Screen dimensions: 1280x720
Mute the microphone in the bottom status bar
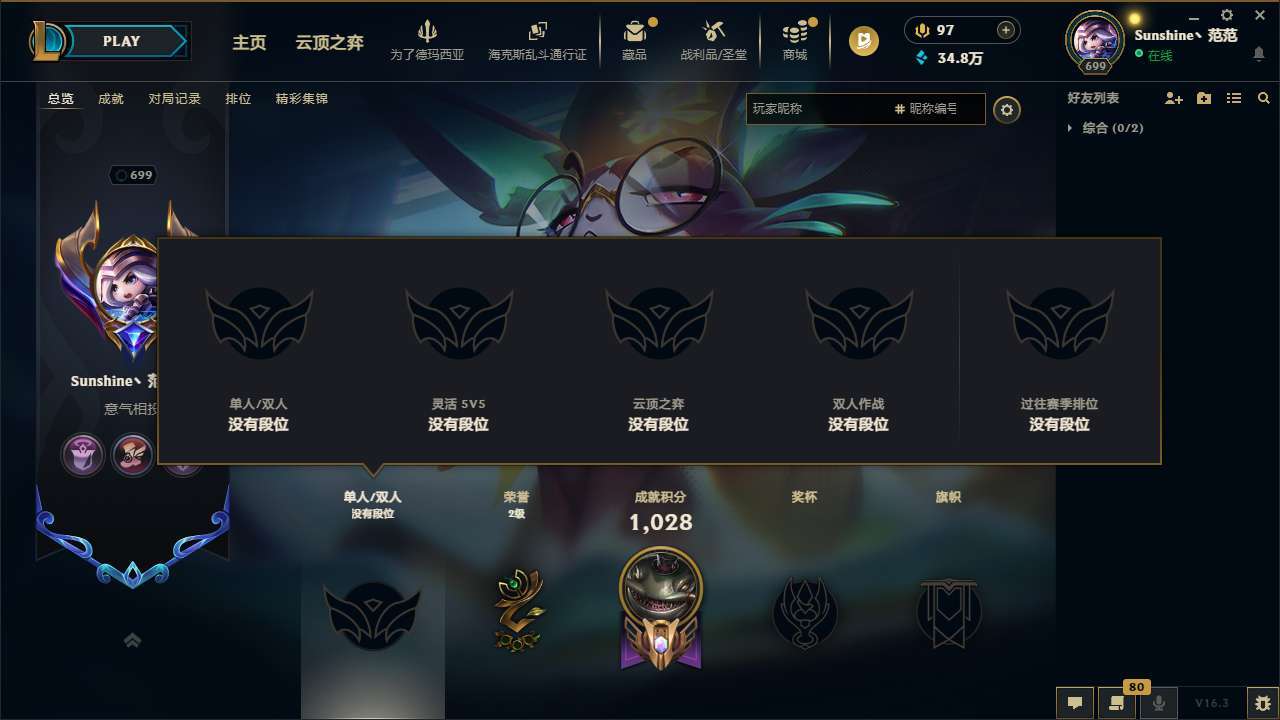pyautogui.click(x=1159, y=702)
